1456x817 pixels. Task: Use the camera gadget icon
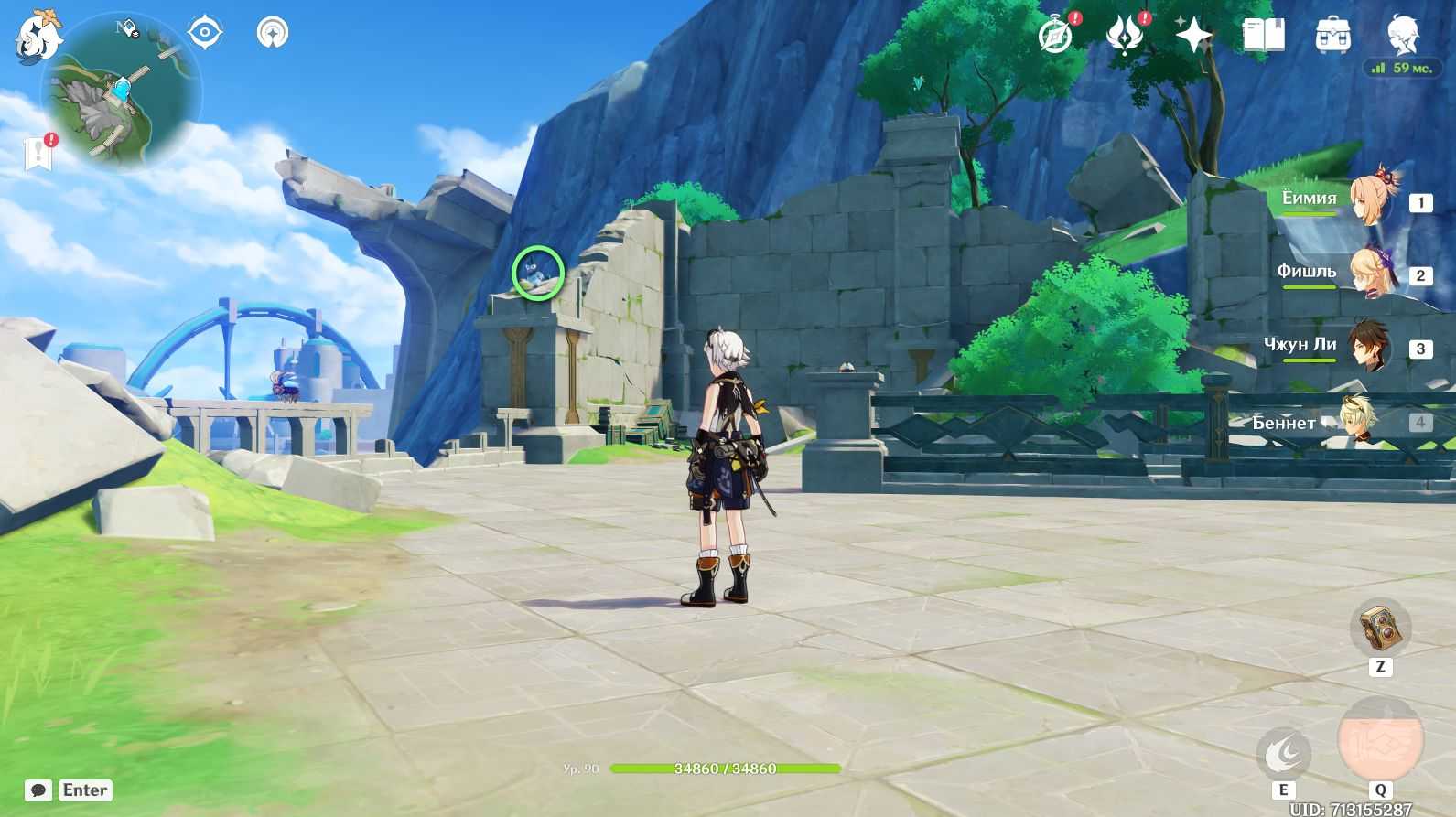[x=1380, y=628]
